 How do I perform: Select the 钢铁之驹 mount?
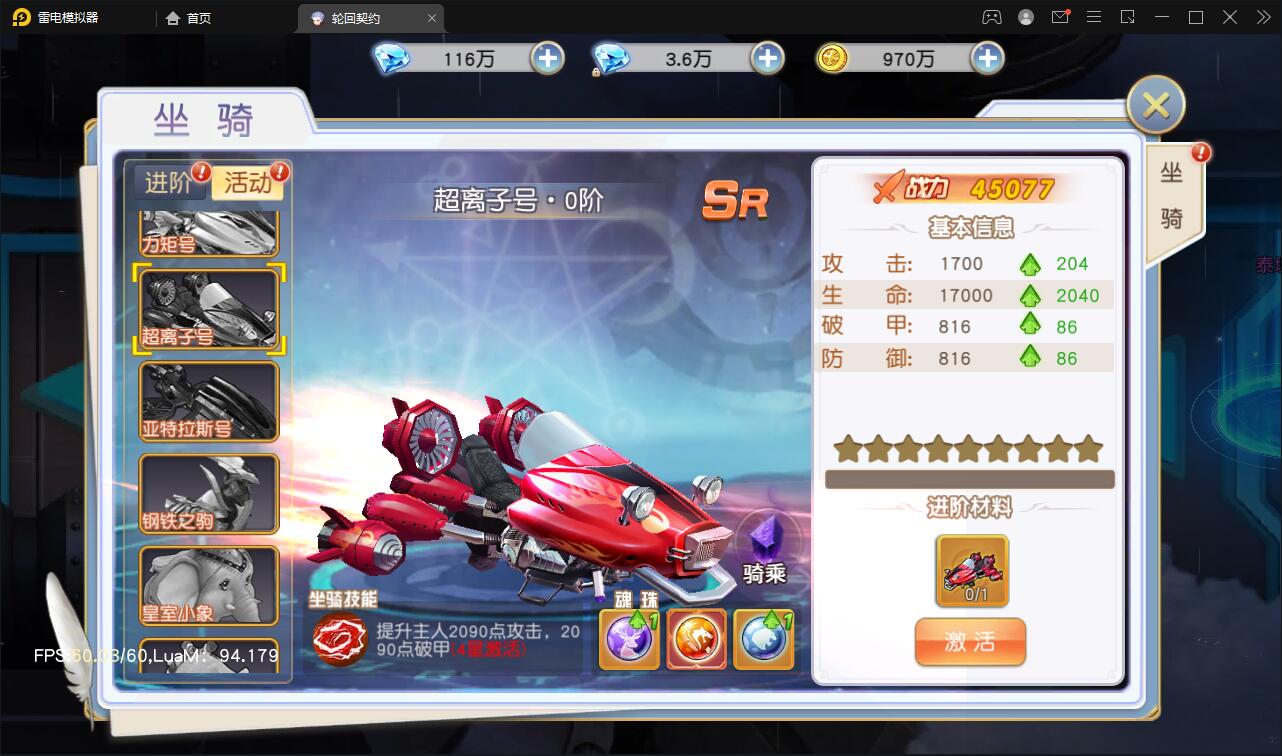[207, 493]
